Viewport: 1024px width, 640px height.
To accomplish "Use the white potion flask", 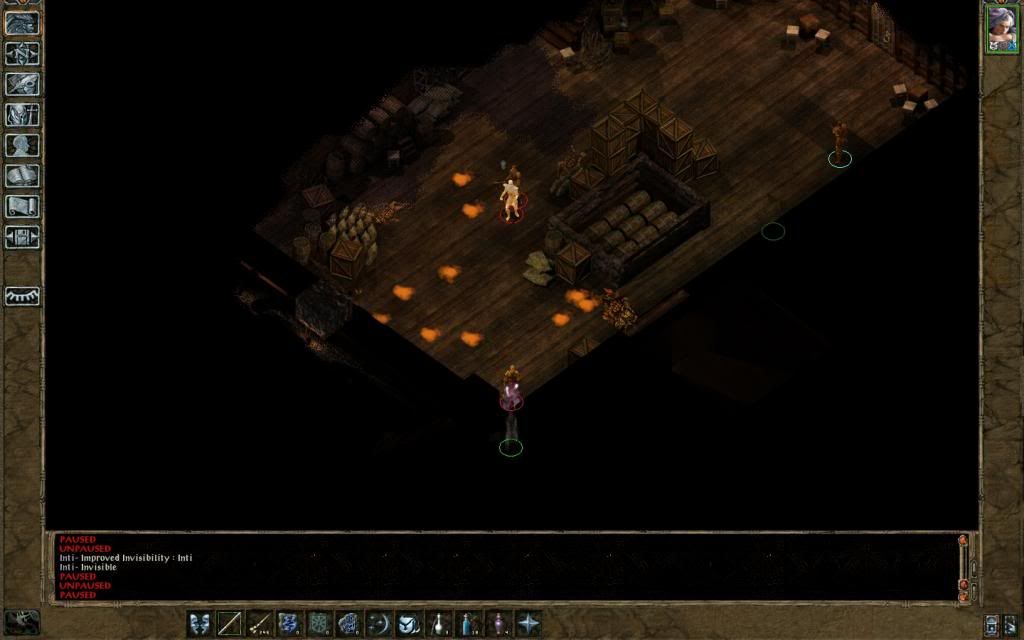I will coord(438,623).
